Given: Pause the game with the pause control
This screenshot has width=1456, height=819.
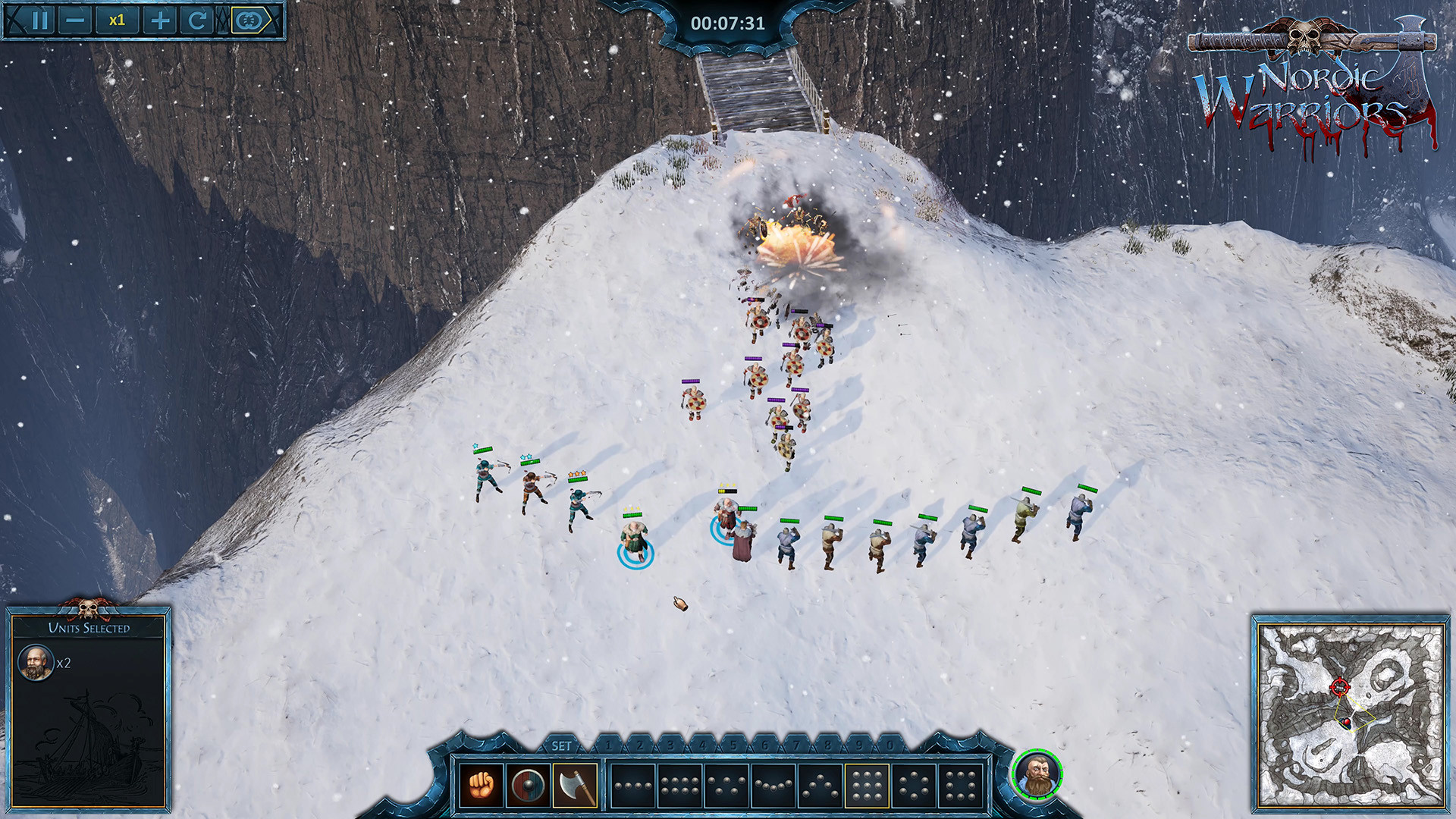Looking at the screenshot, I should pyautogui.click(x=40, y=20).
